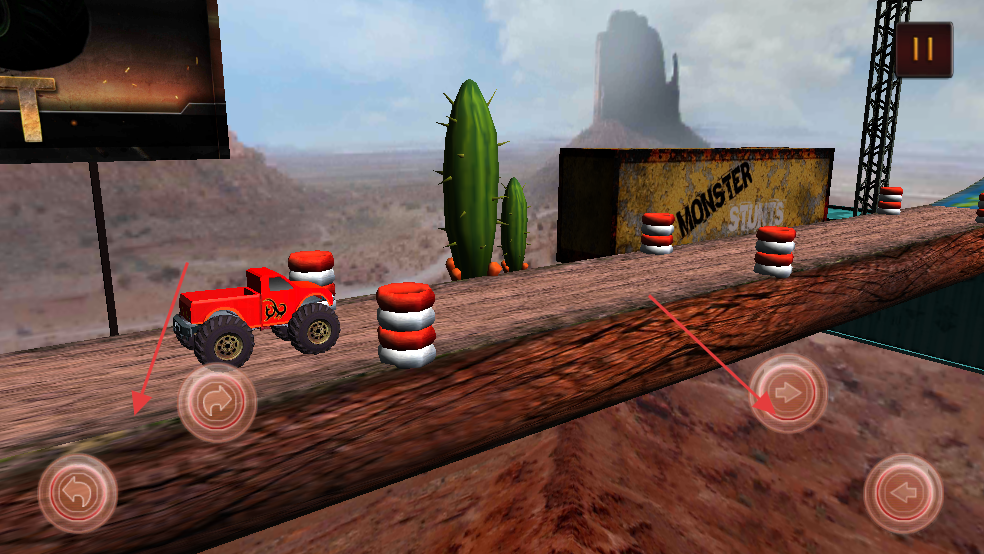
Task: Hit the right arrow accelerate button
Action: 789,393
